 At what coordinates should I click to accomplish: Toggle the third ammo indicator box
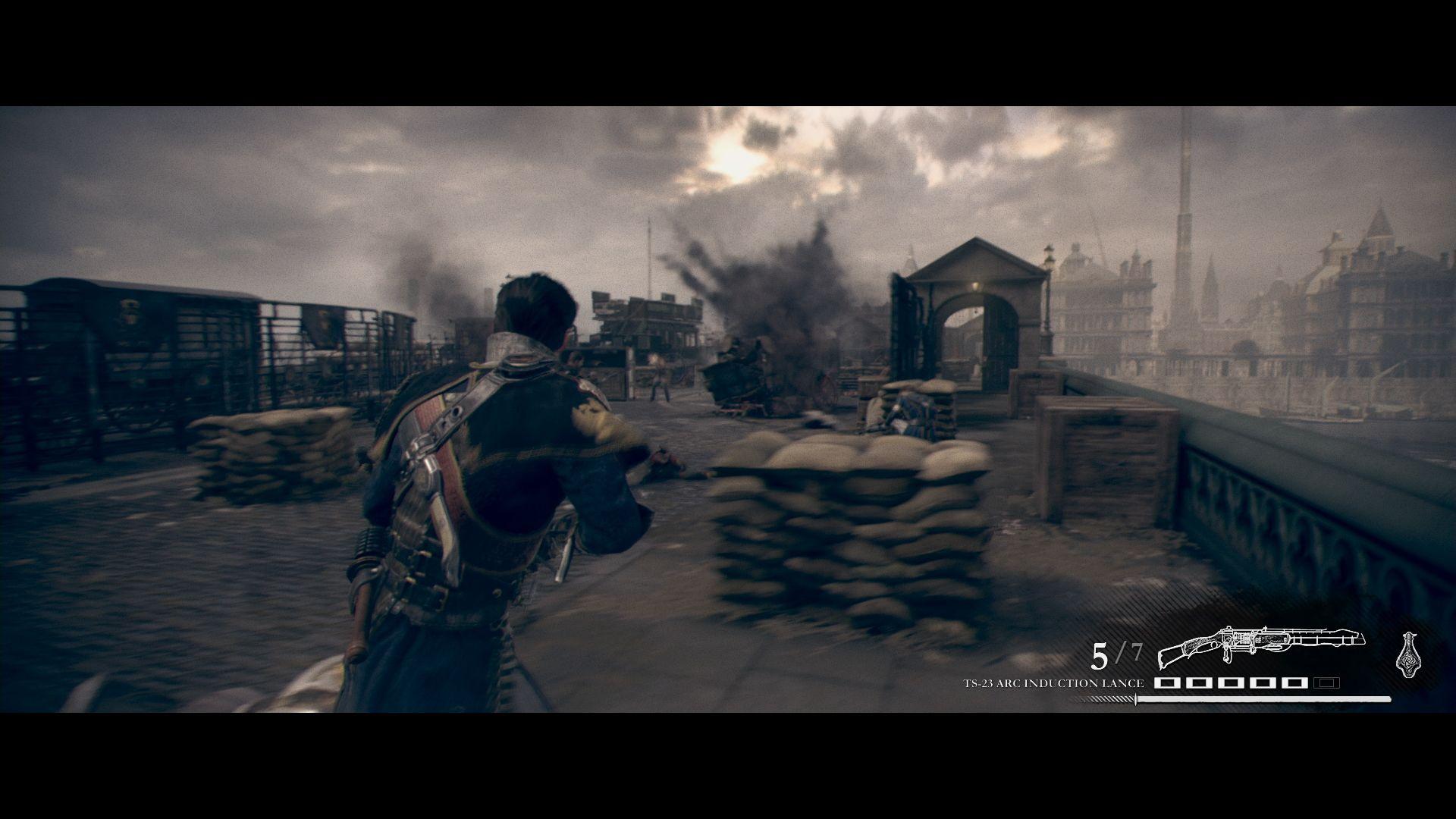(x=1231, y=684)
